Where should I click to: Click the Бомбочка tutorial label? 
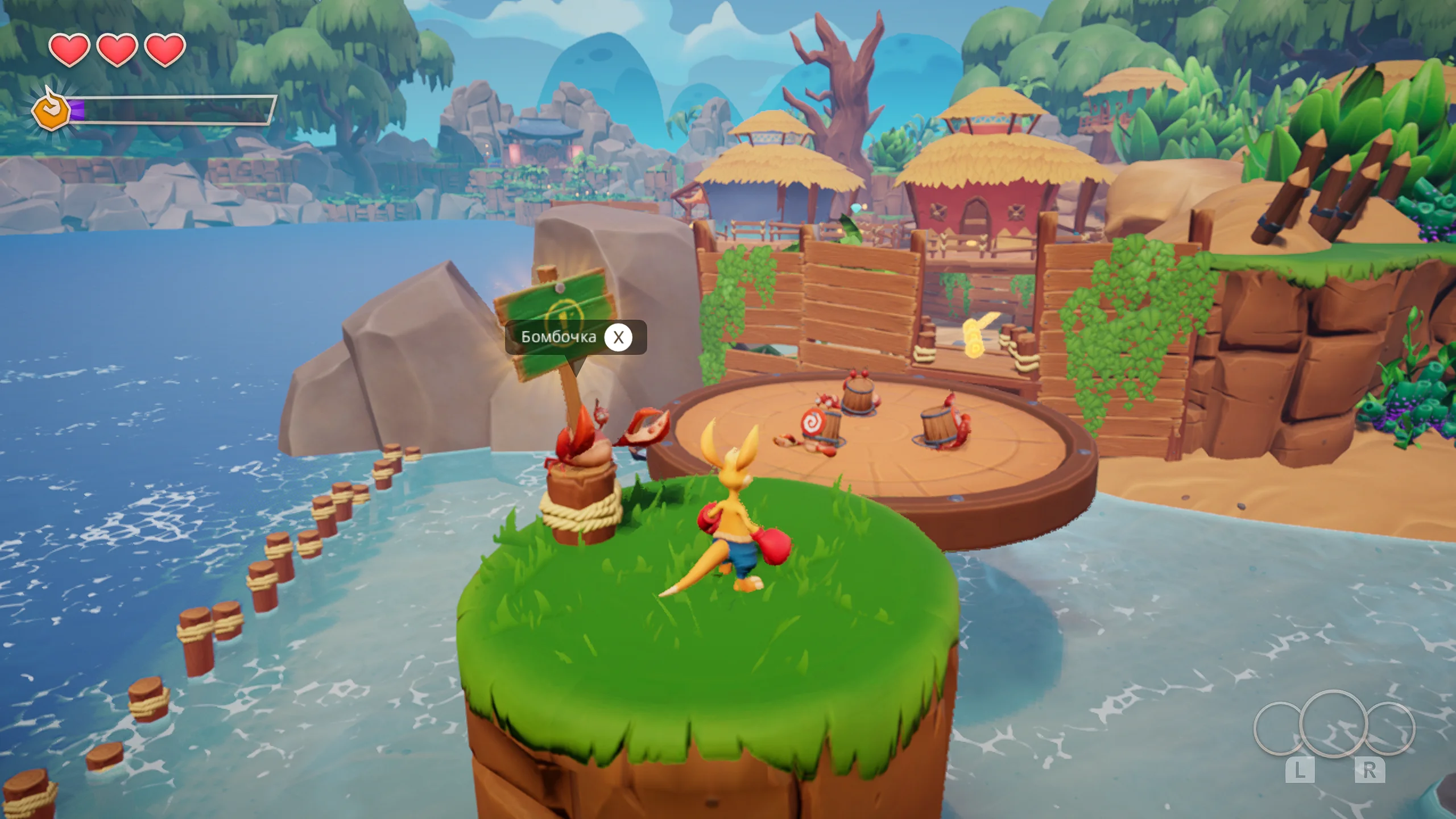(x=559, y=337)
